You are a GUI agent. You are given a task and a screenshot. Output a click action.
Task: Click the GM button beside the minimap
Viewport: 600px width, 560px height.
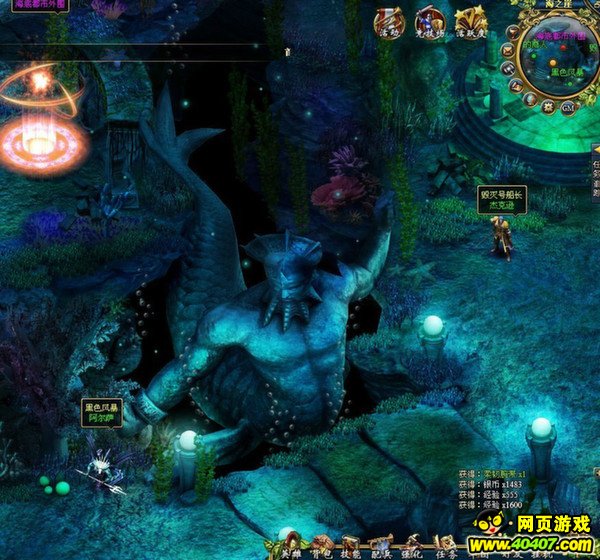tap(567, 107)
